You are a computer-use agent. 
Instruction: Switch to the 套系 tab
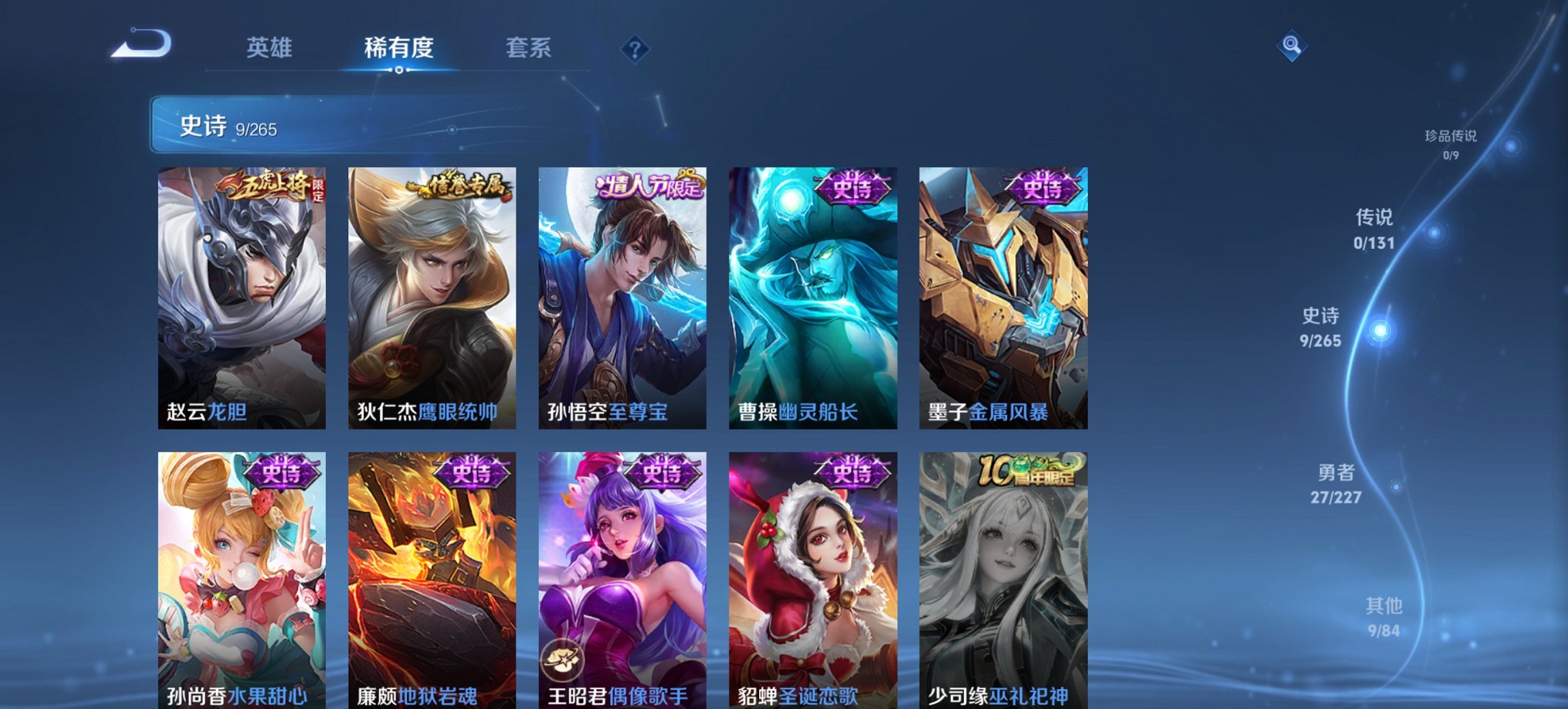[x=527, y=48]
